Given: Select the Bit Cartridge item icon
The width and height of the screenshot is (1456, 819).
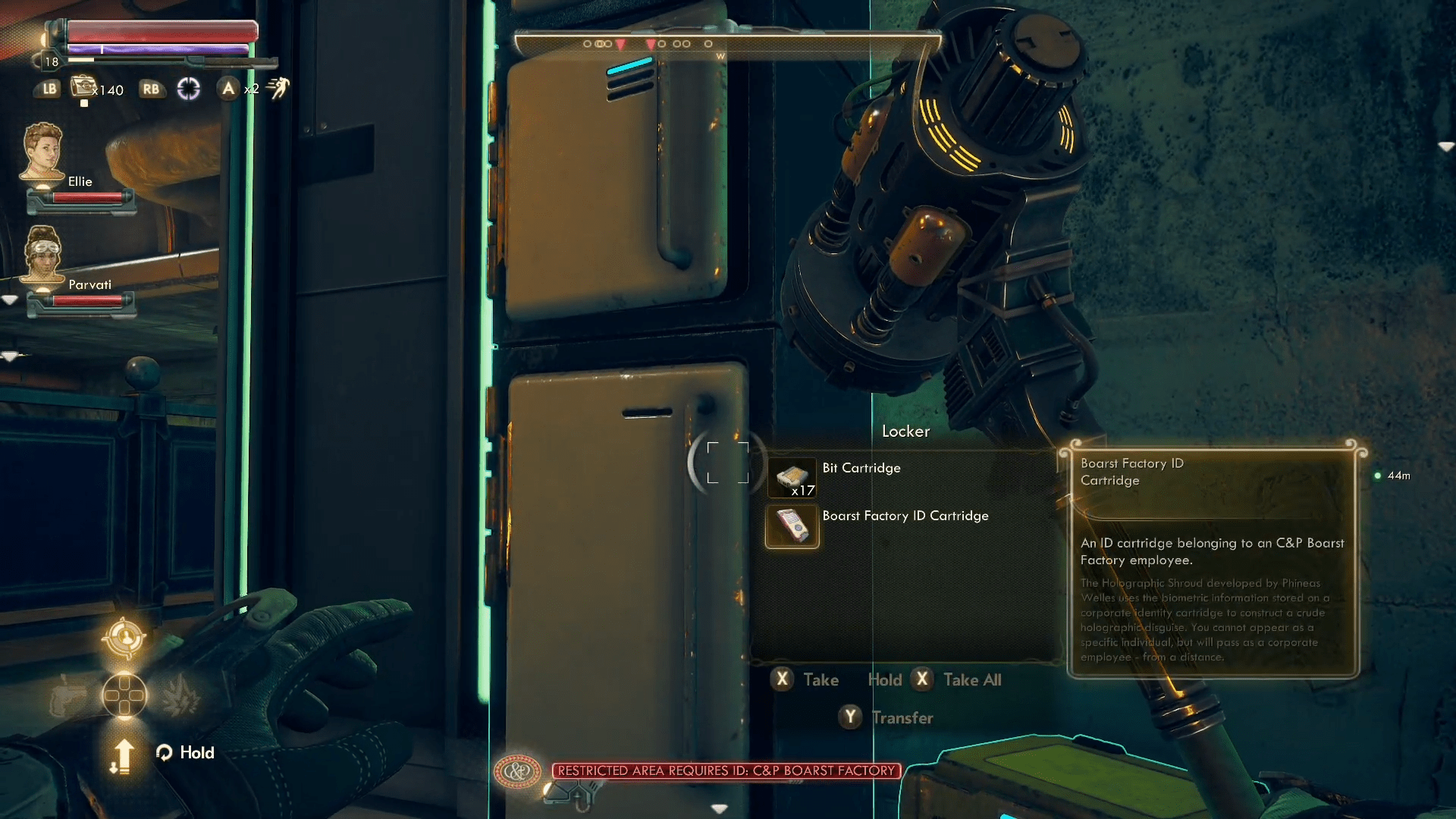Looking at the screenshot, I should (x=792, y=478).
